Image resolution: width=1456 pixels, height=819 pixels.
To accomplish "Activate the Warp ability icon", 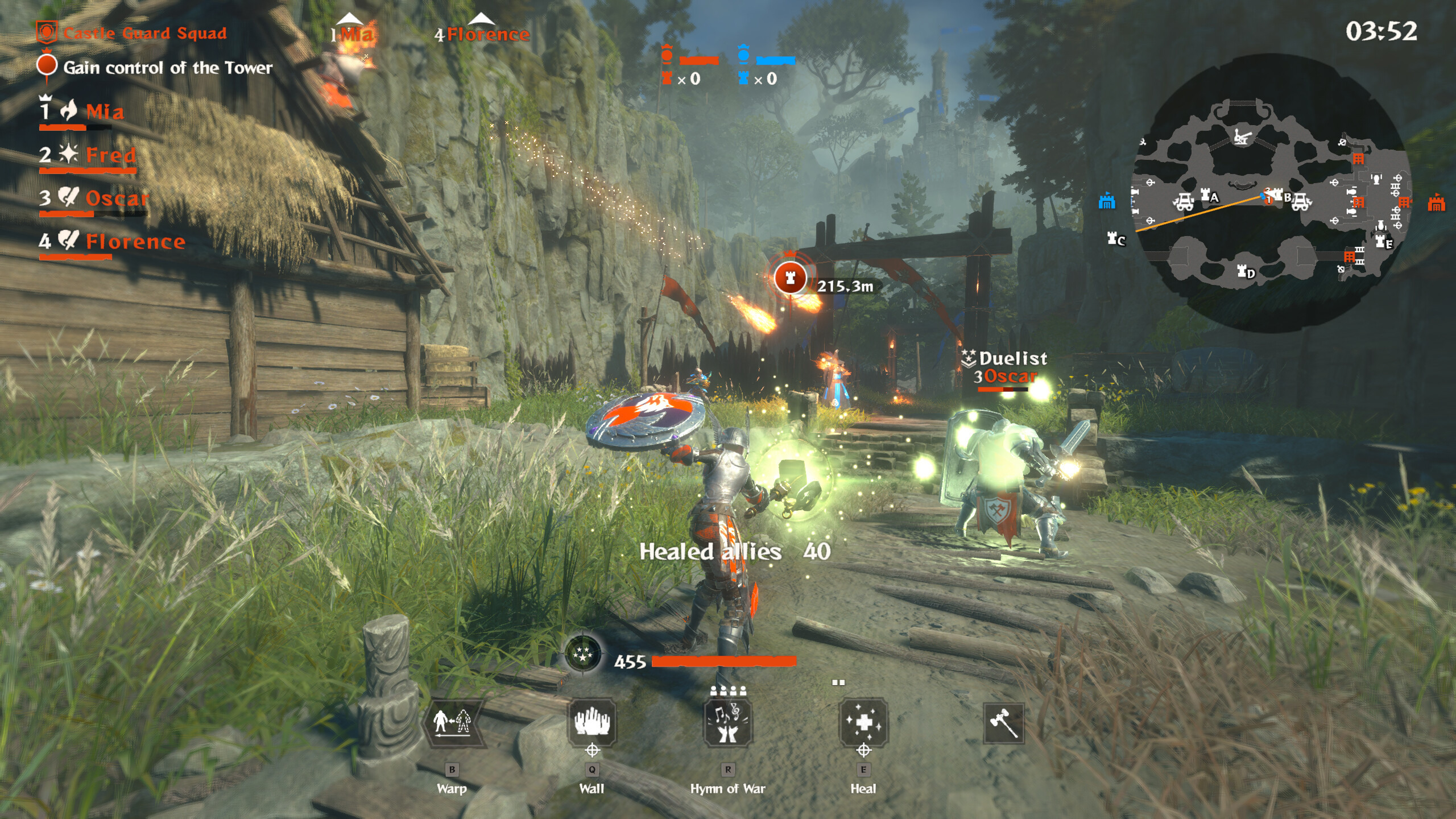I will (x=453, y=722).
